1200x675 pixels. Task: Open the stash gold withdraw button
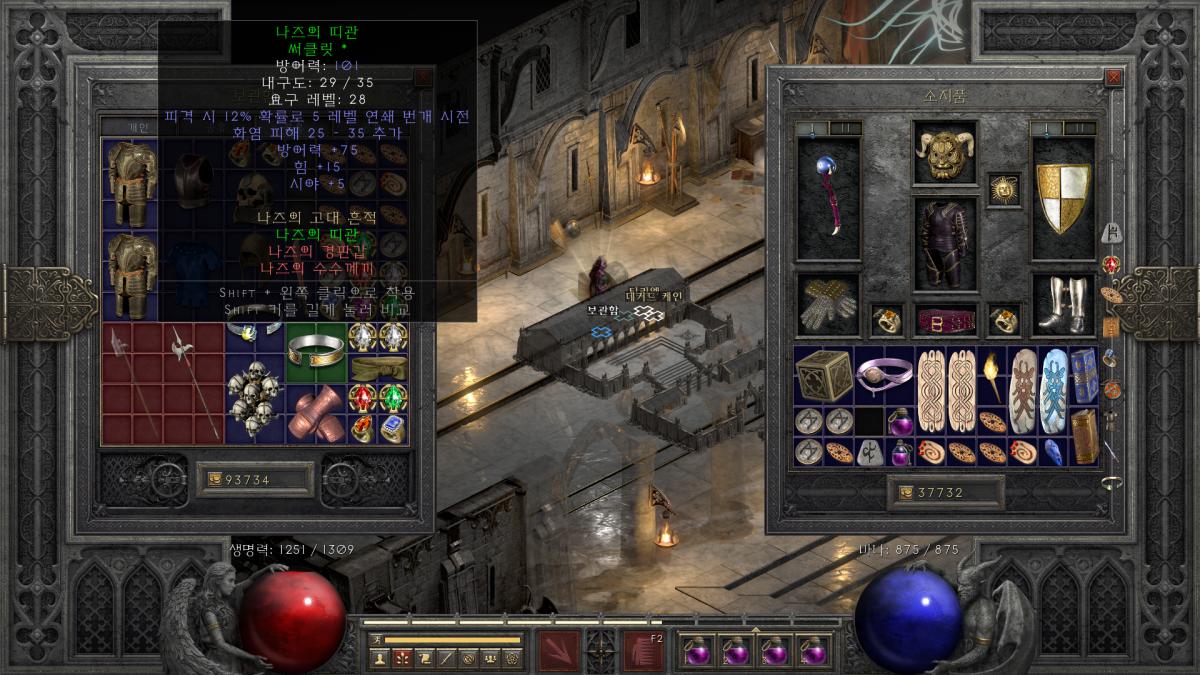tap(213, 480)
